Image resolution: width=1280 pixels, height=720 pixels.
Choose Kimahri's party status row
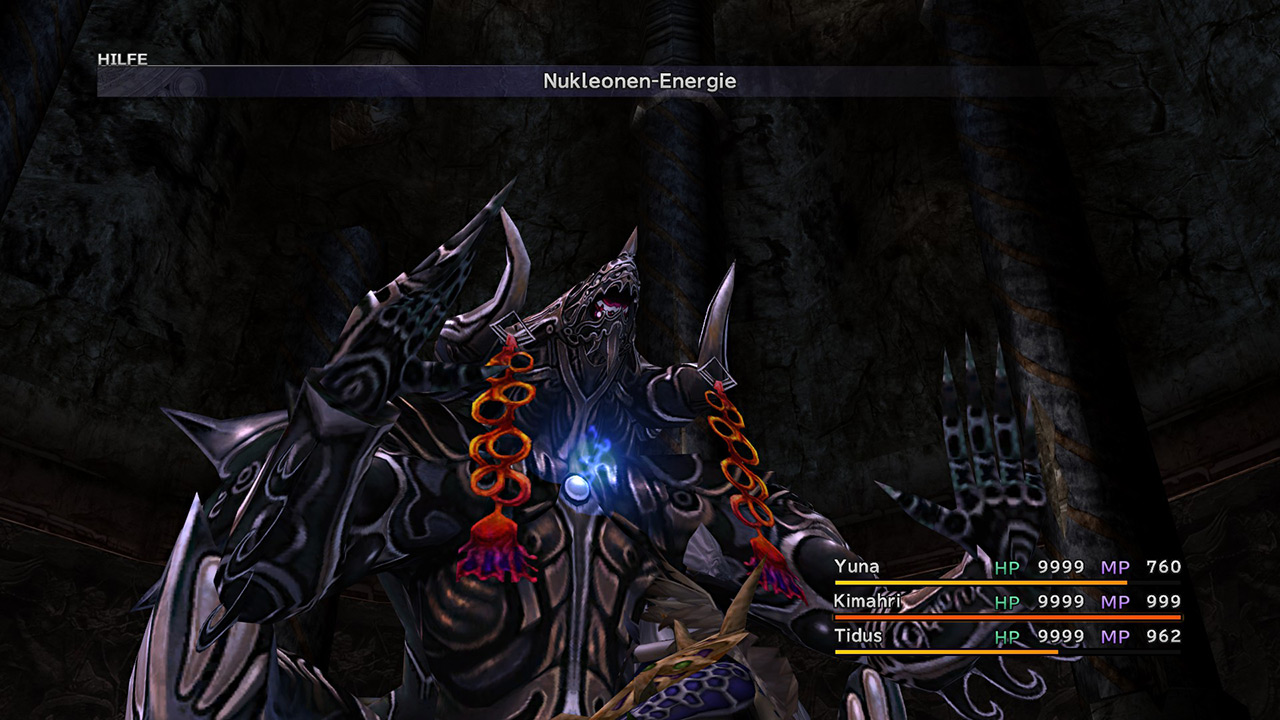[x=866, y=601]
